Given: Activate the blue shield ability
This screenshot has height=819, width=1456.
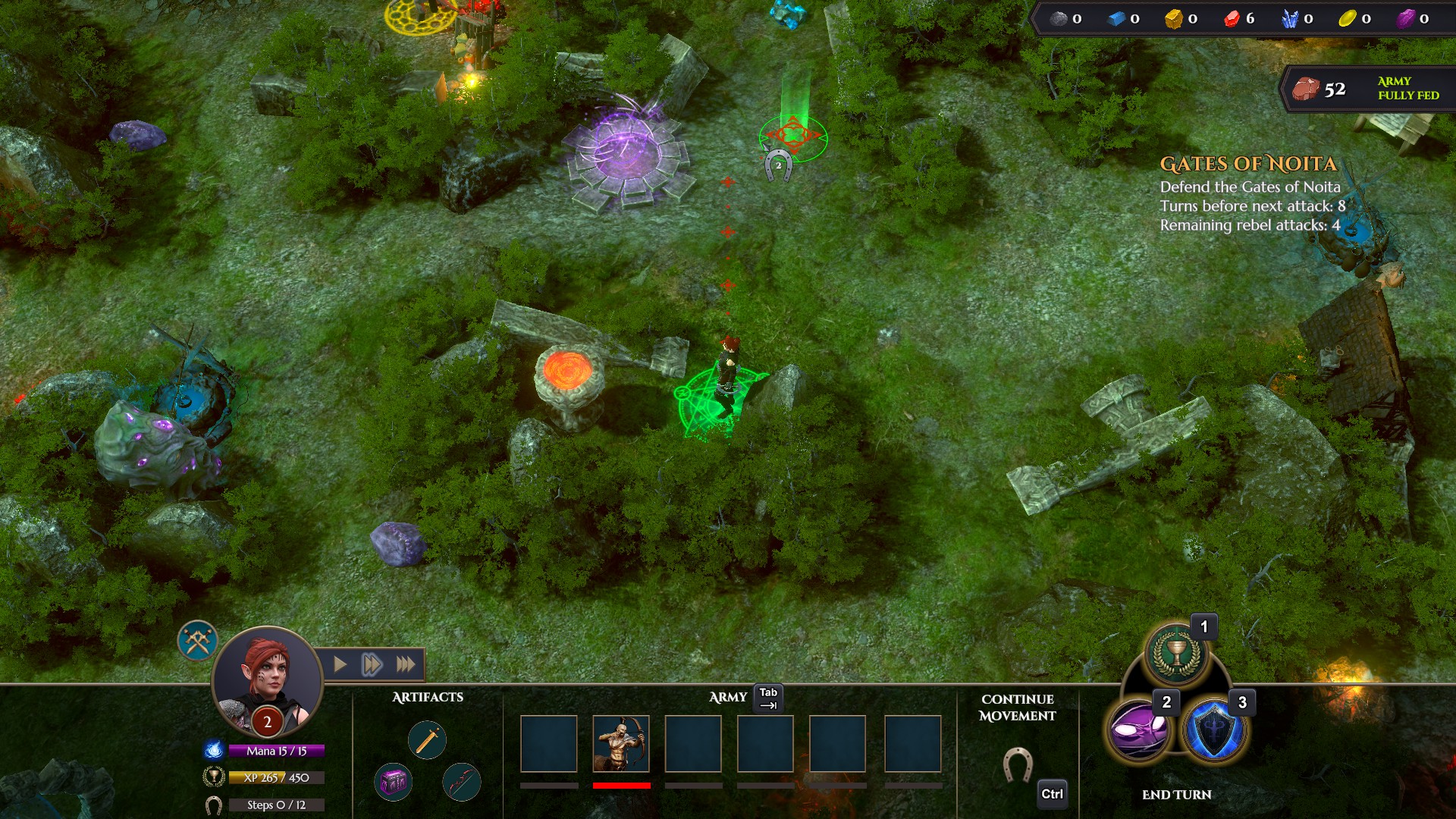Looking at the screenshot, I should tap(1215, 732).
